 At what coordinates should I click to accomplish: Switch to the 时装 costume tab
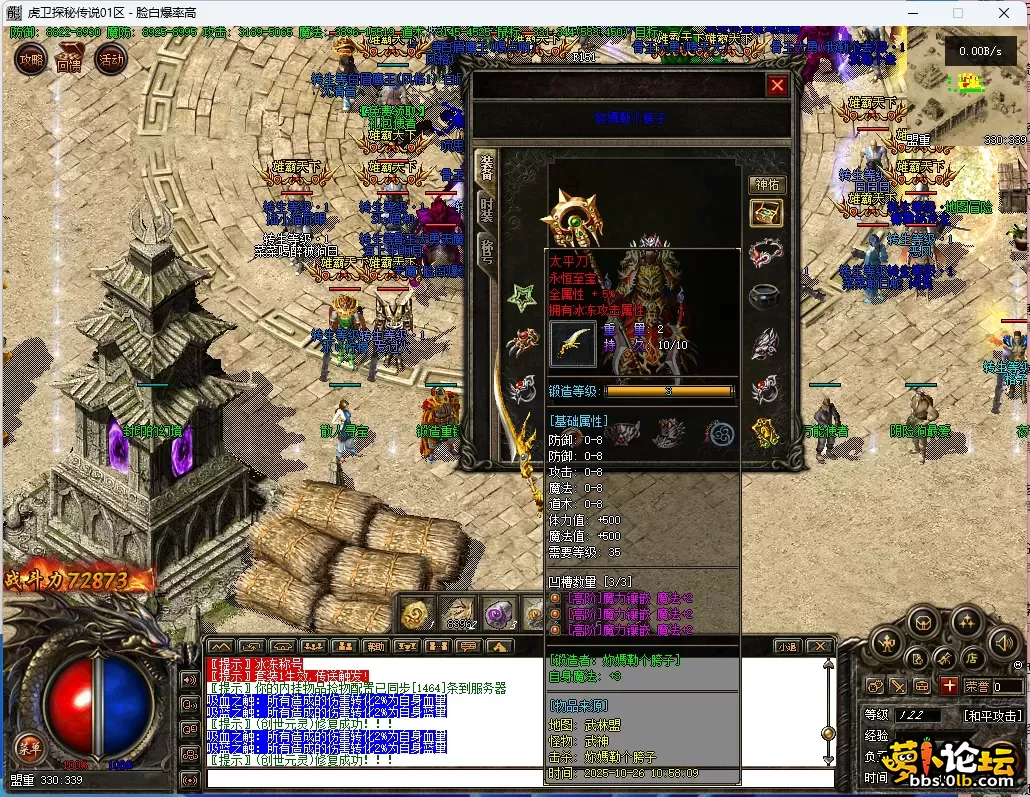[x=486, y=207]
